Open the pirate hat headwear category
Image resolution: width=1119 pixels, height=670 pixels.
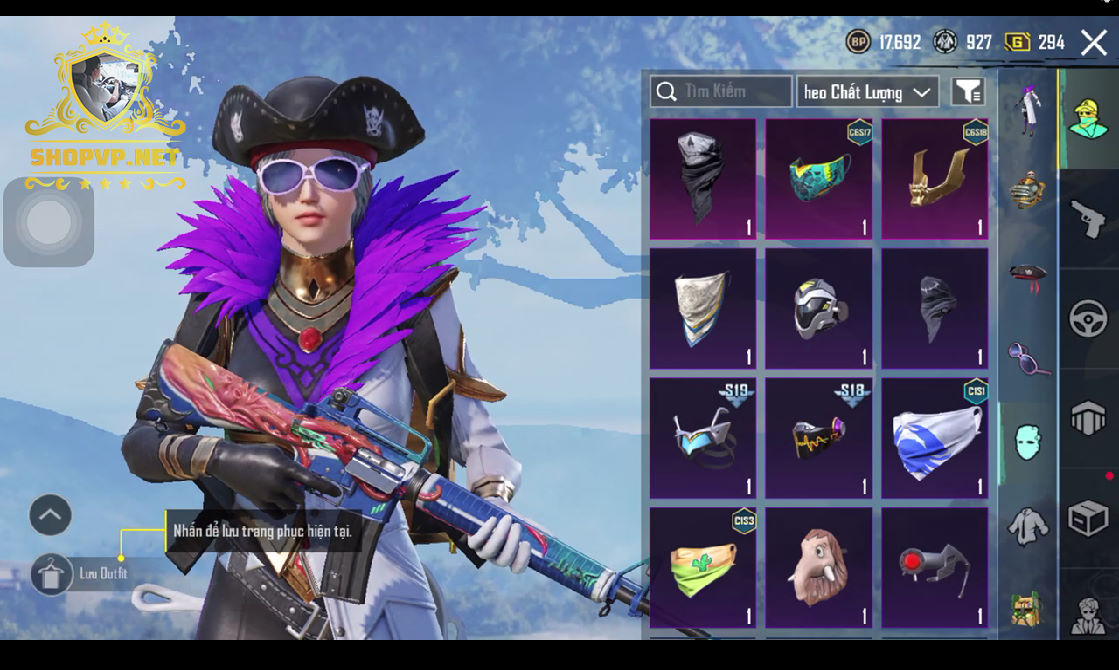[x=1028, y=274]
